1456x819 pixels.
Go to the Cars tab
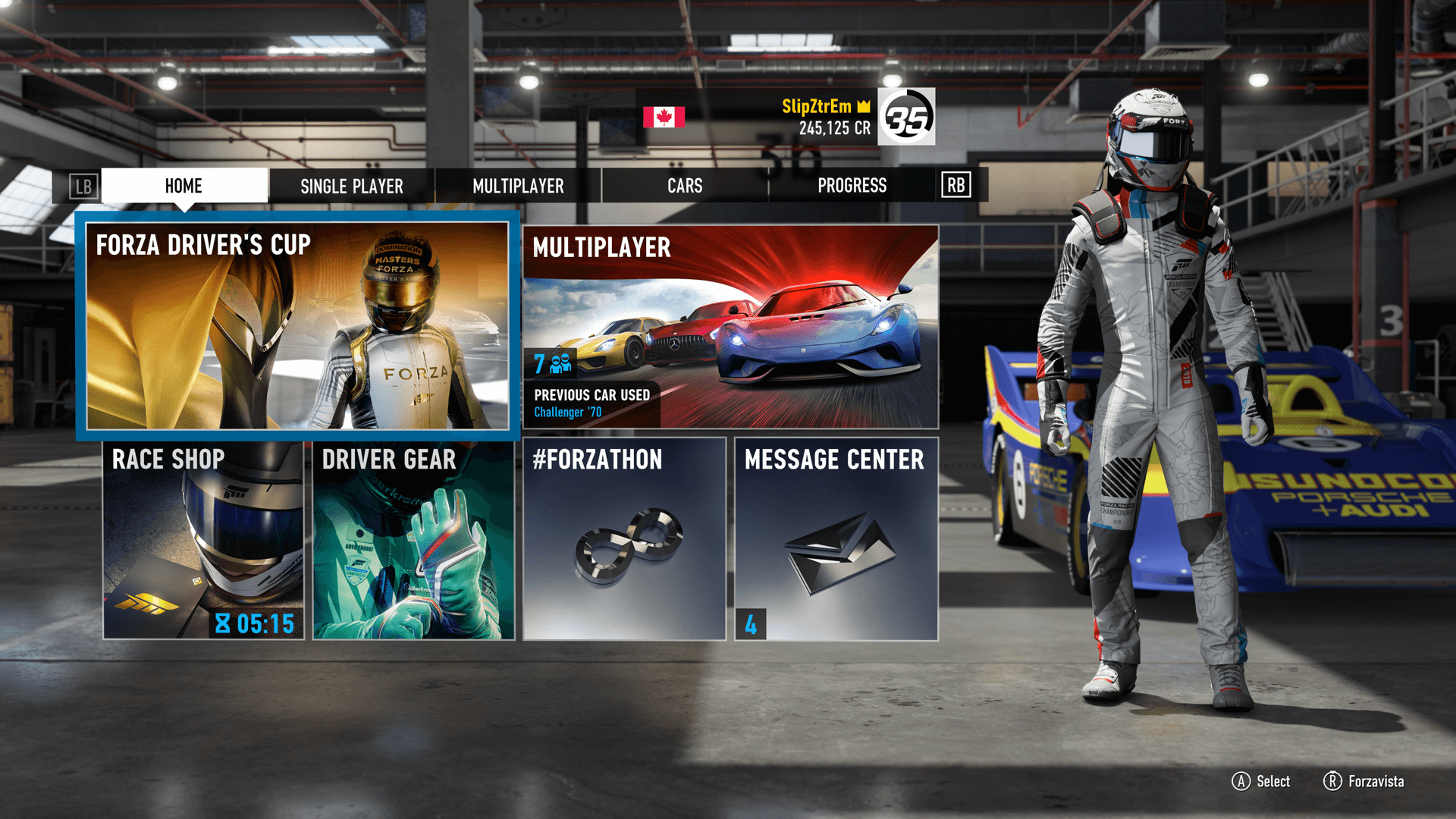click(685, 186)
